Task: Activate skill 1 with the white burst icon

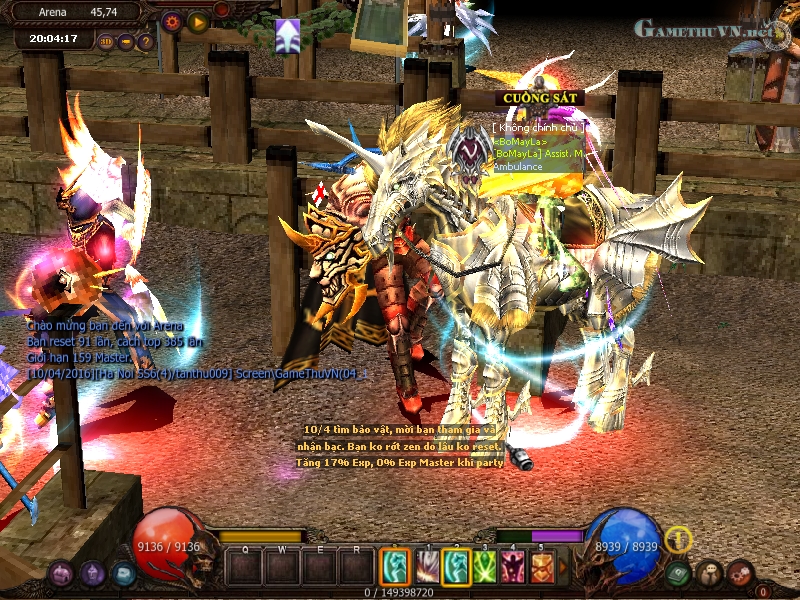Action: [426, 568]
